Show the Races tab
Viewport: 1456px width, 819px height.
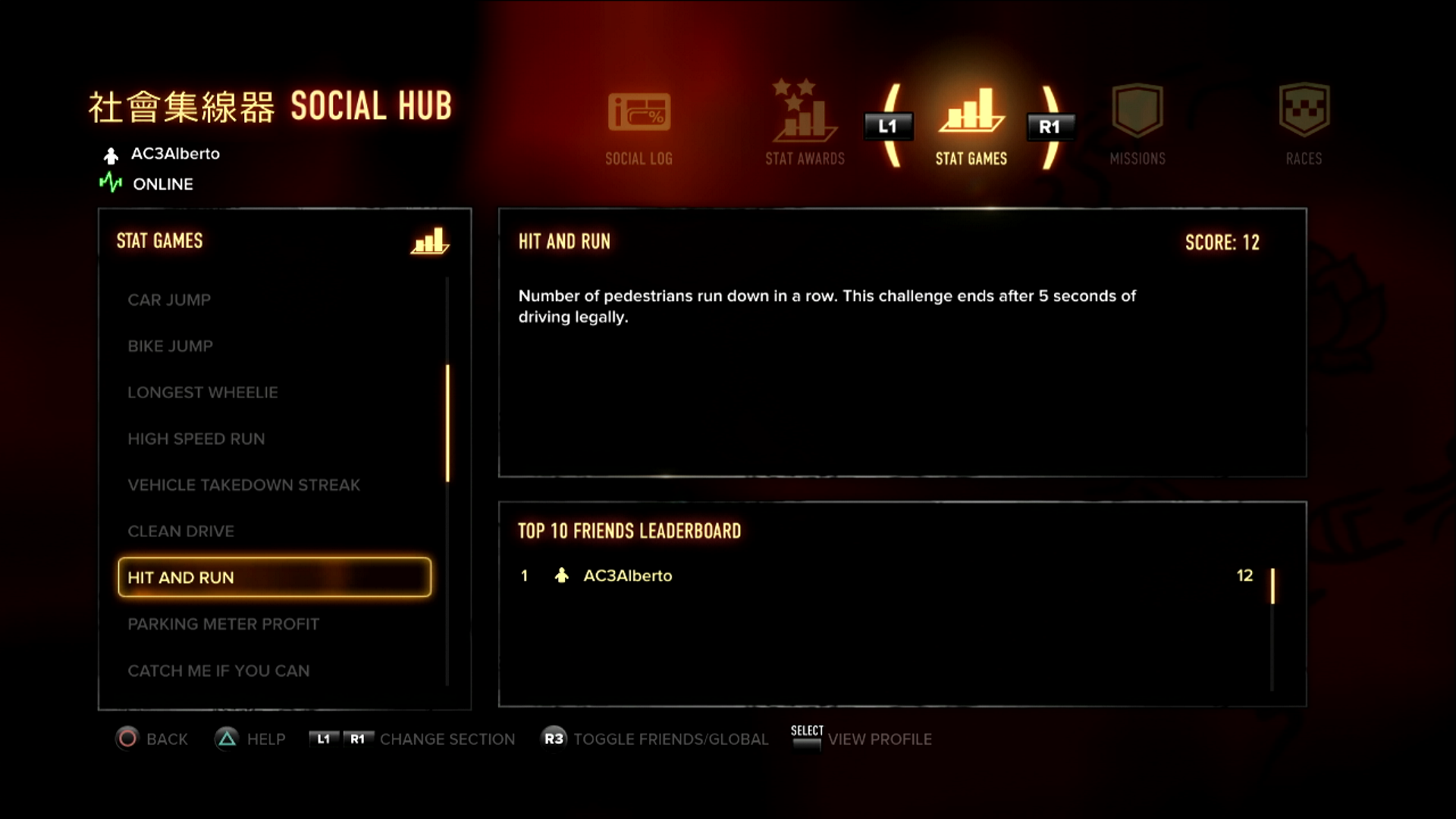point(1304,125)
